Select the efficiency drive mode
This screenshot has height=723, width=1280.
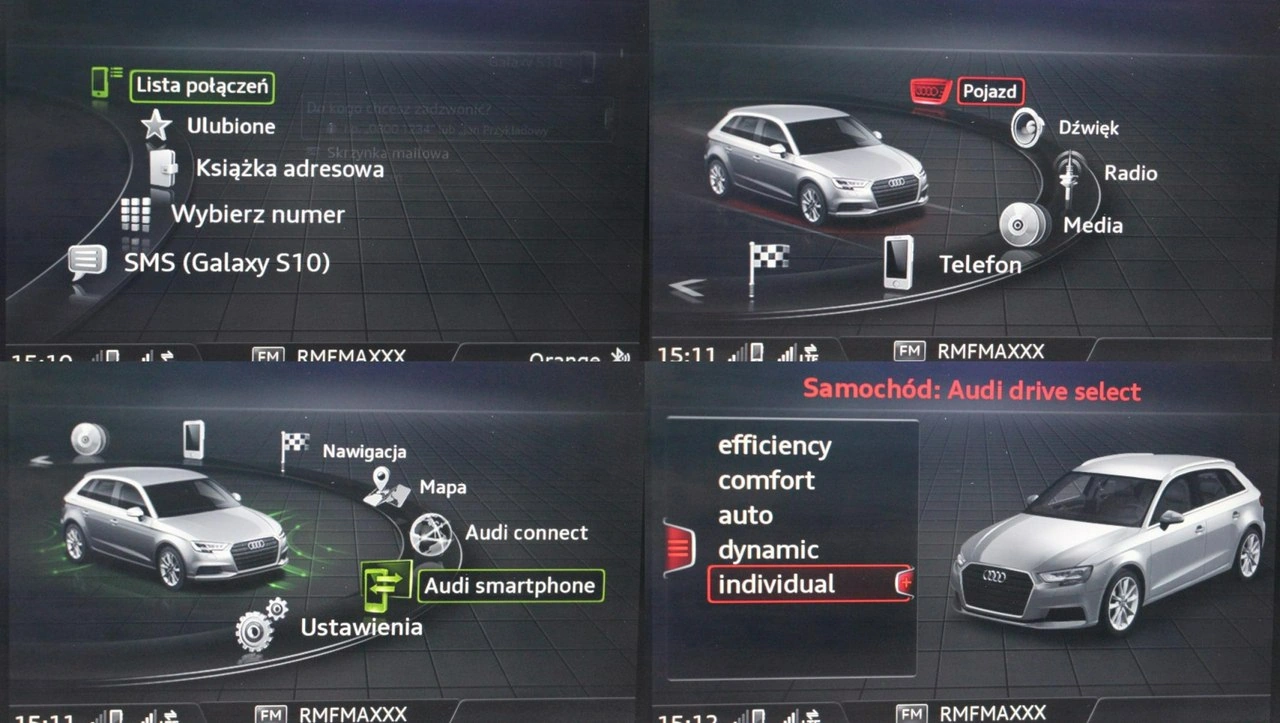coord(775,445)
